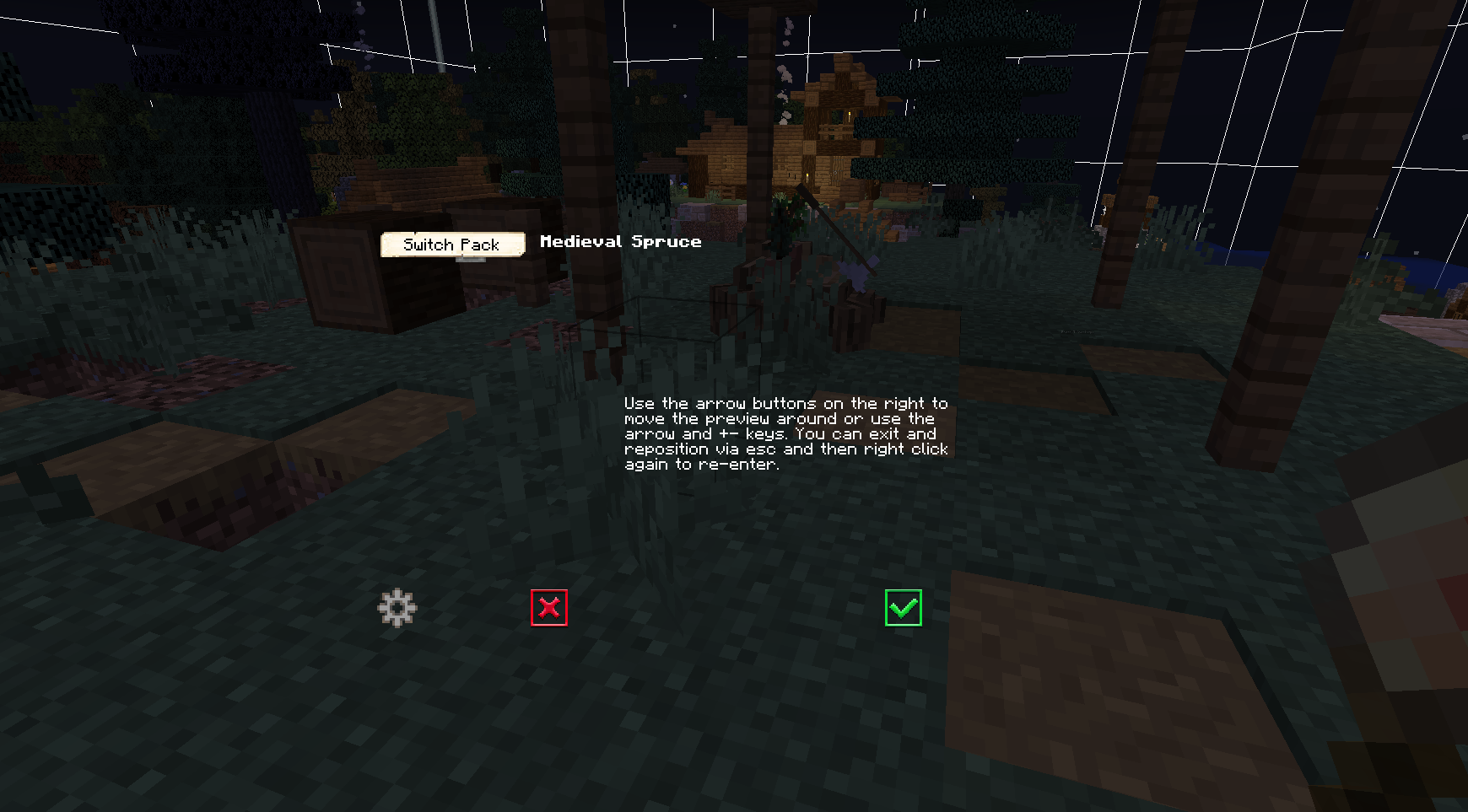This screenshot has width=1468, height=812.
Task: Dismiss the preview using the red X toggle
Action: [x=548, y=608]
